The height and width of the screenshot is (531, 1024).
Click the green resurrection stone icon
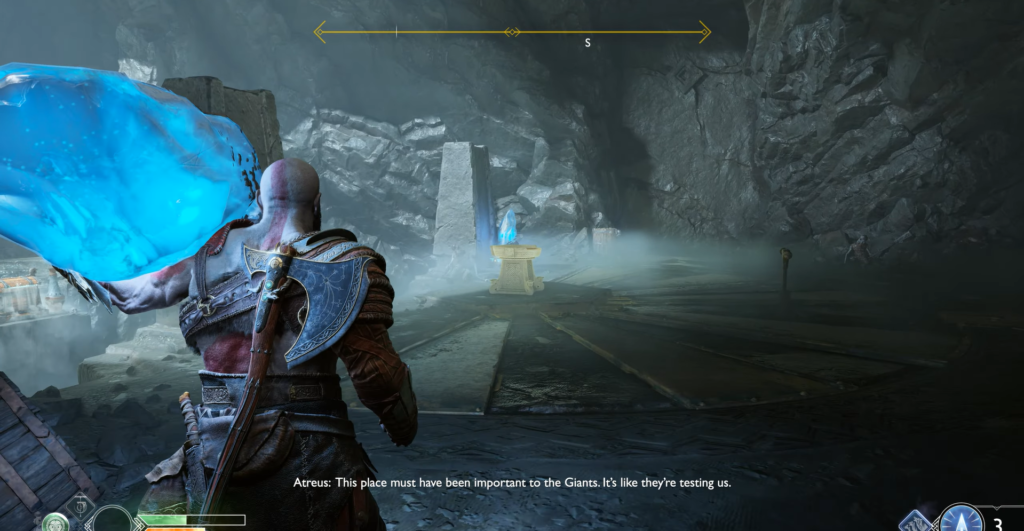coord(55,523)
